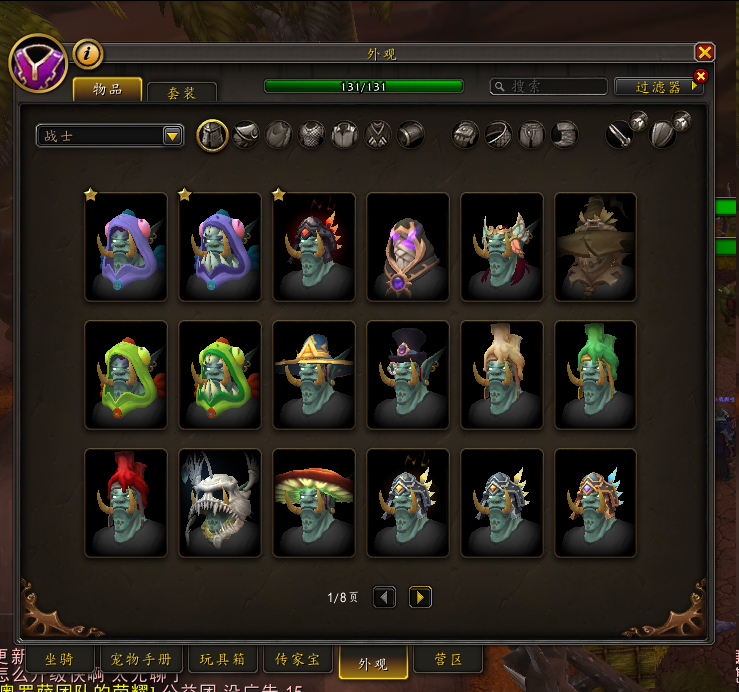Show the 传家宝 heirlooms tab
The image size is (739, 692).
pos(297,660)
